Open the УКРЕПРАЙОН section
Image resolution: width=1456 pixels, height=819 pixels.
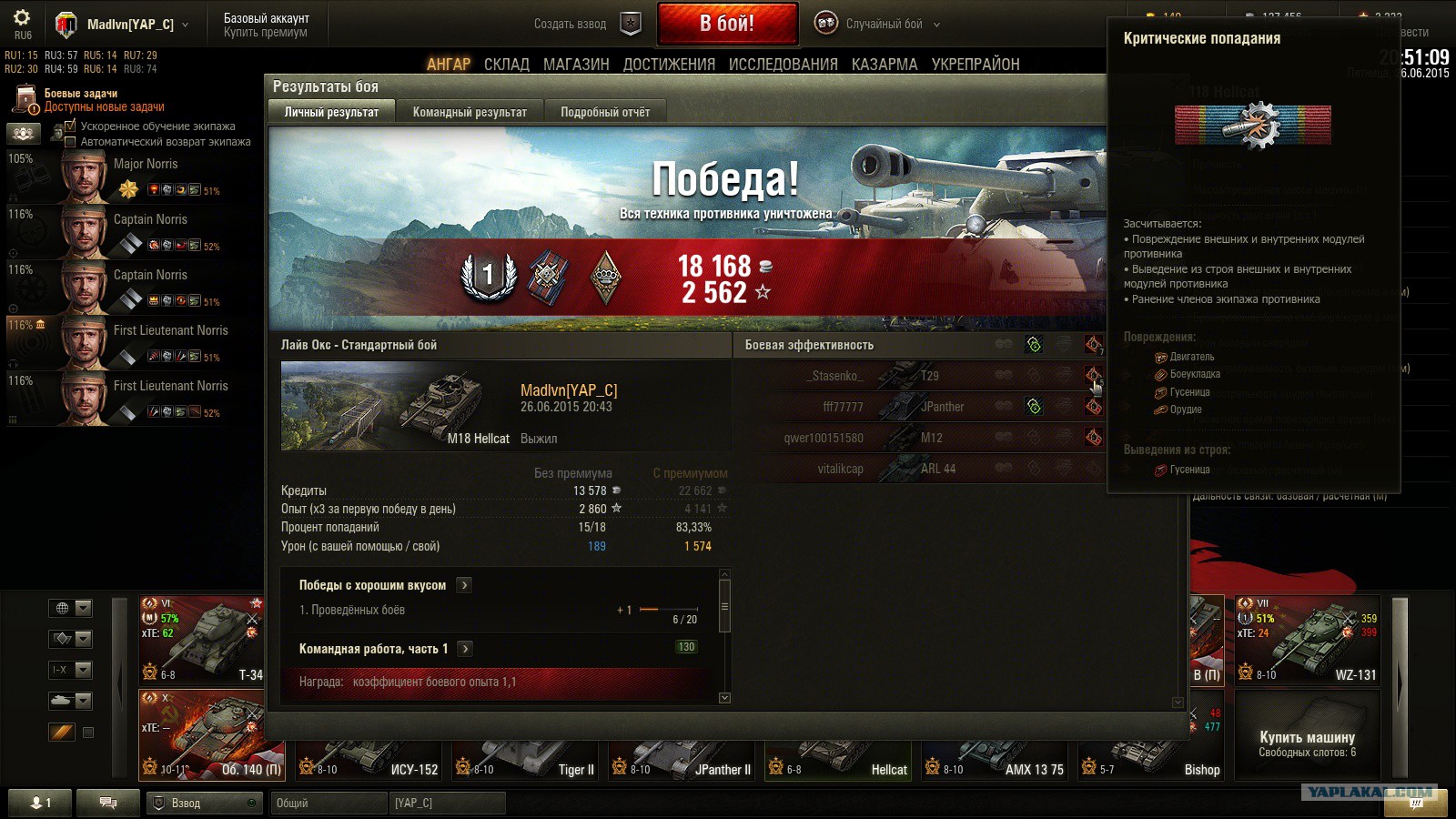pyautogui.click(x=976, y=65)
